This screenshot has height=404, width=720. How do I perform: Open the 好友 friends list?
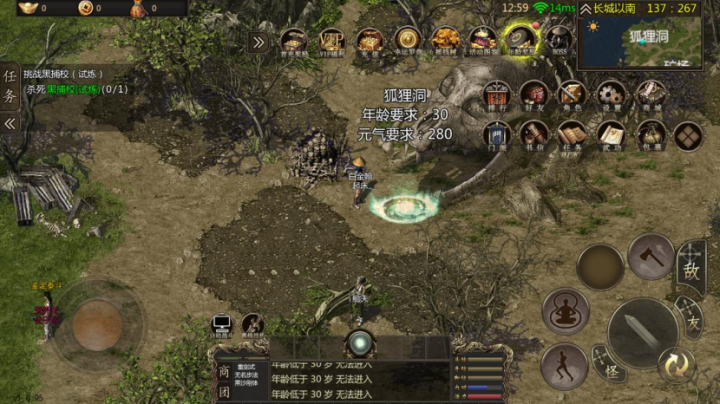pyautogui.click(x=534, y=96)
